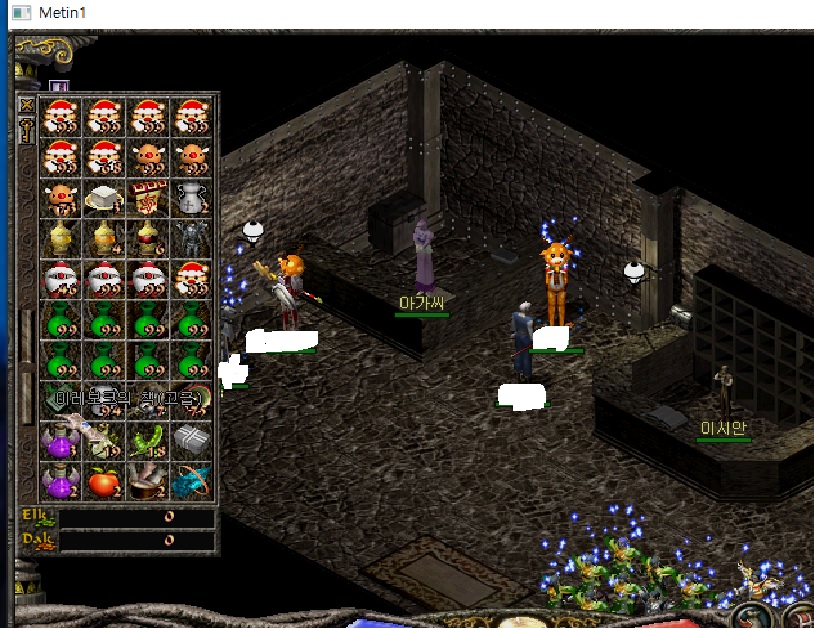Select the green pea pod item
Screen dimensions: 814x628
[148, 440]
